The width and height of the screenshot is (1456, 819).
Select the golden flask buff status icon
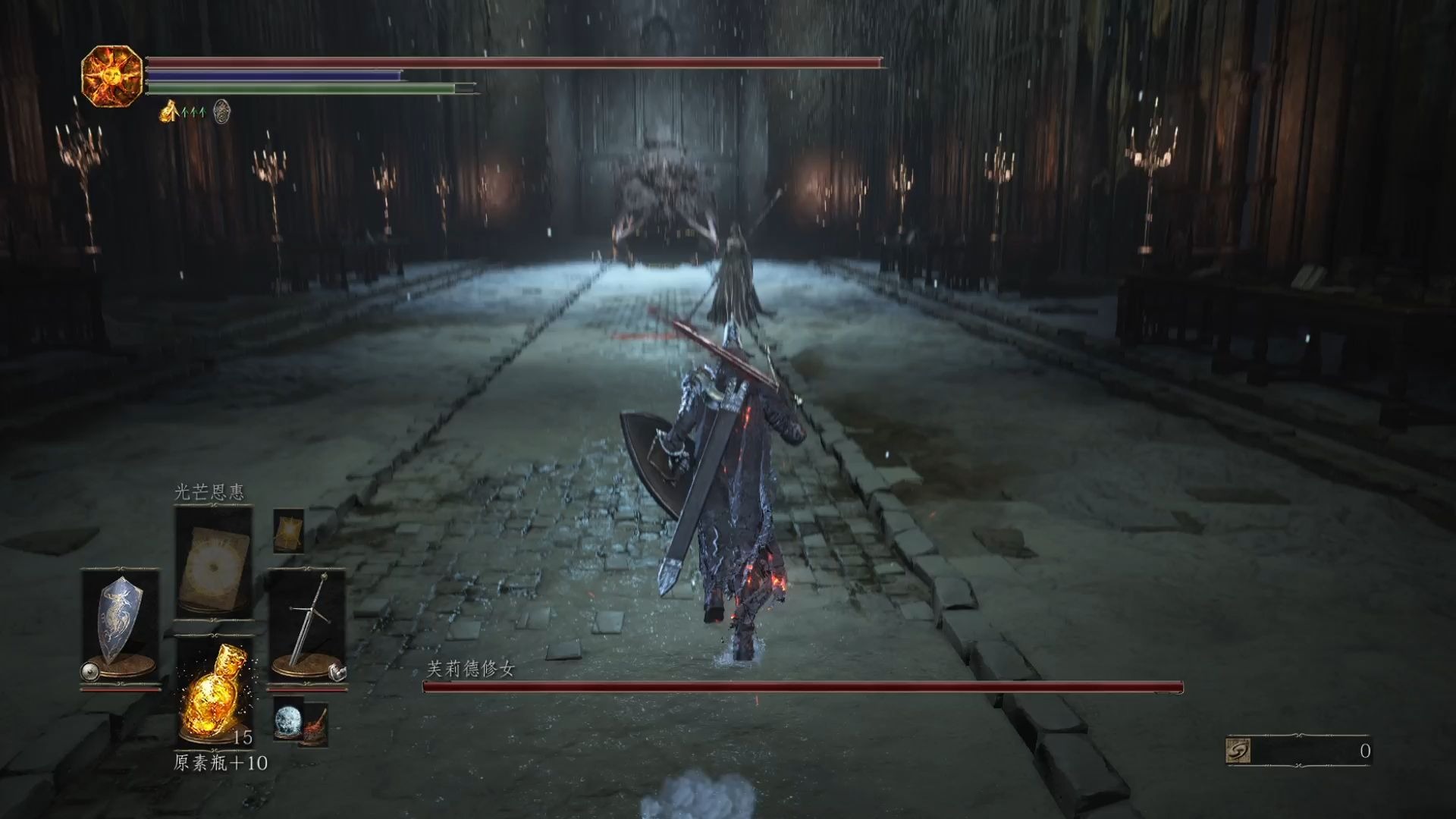coord(168,112)
